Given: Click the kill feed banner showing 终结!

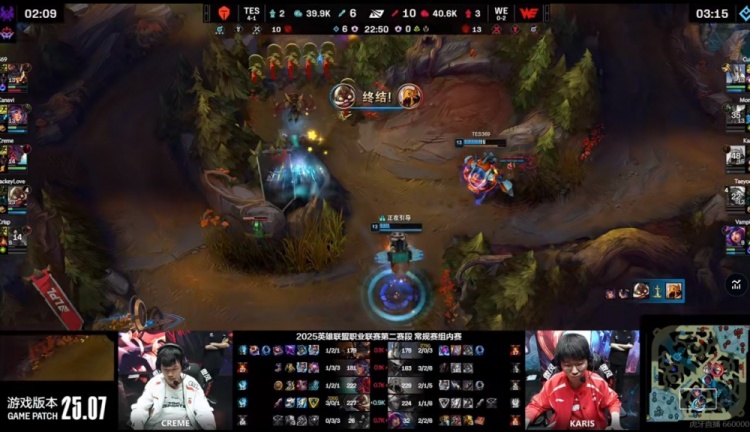Looking at the screenshot, I should (x=377, y=96).
